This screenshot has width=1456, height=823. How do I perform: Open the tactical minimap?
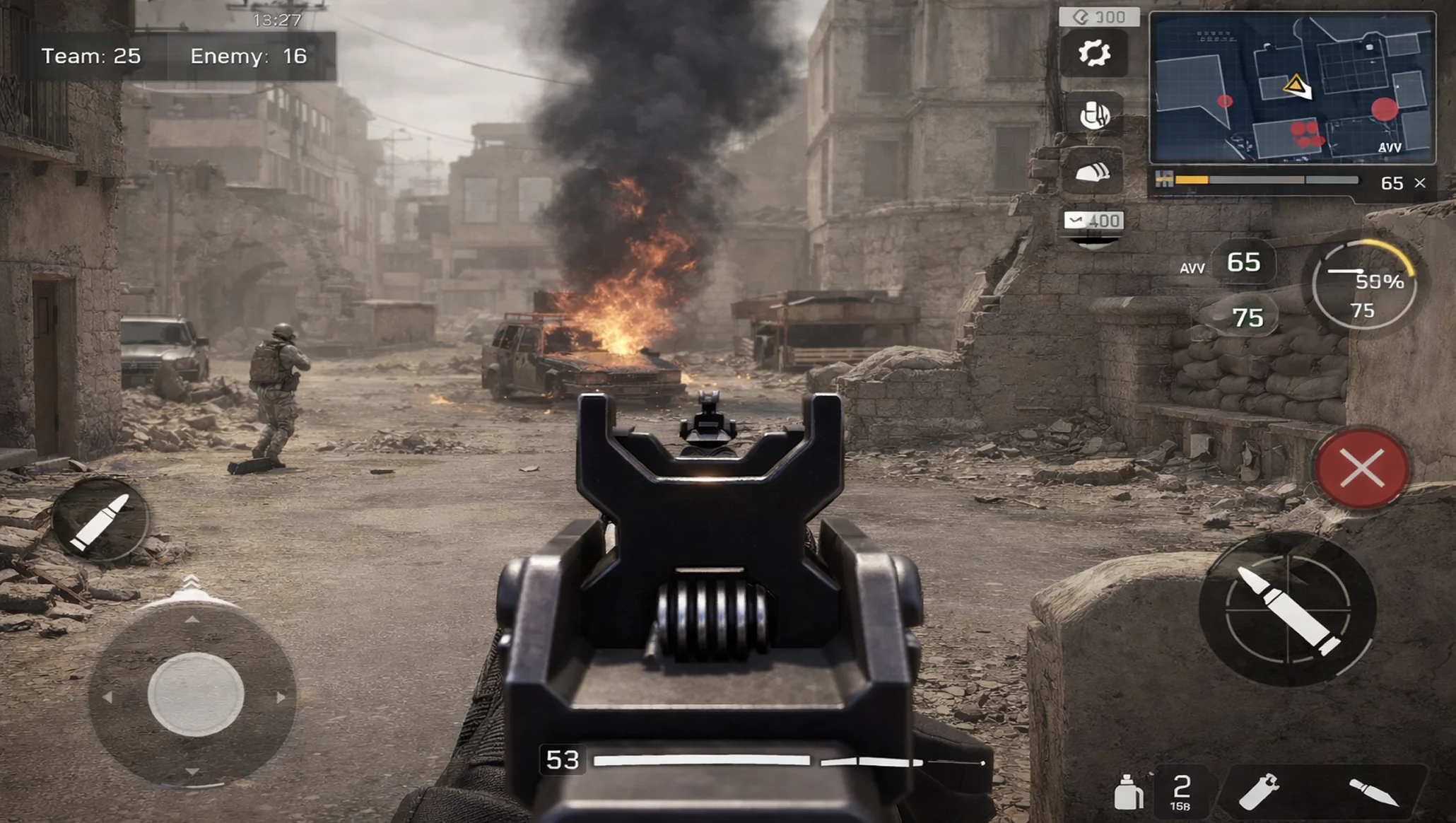(x=1292, y=88)
